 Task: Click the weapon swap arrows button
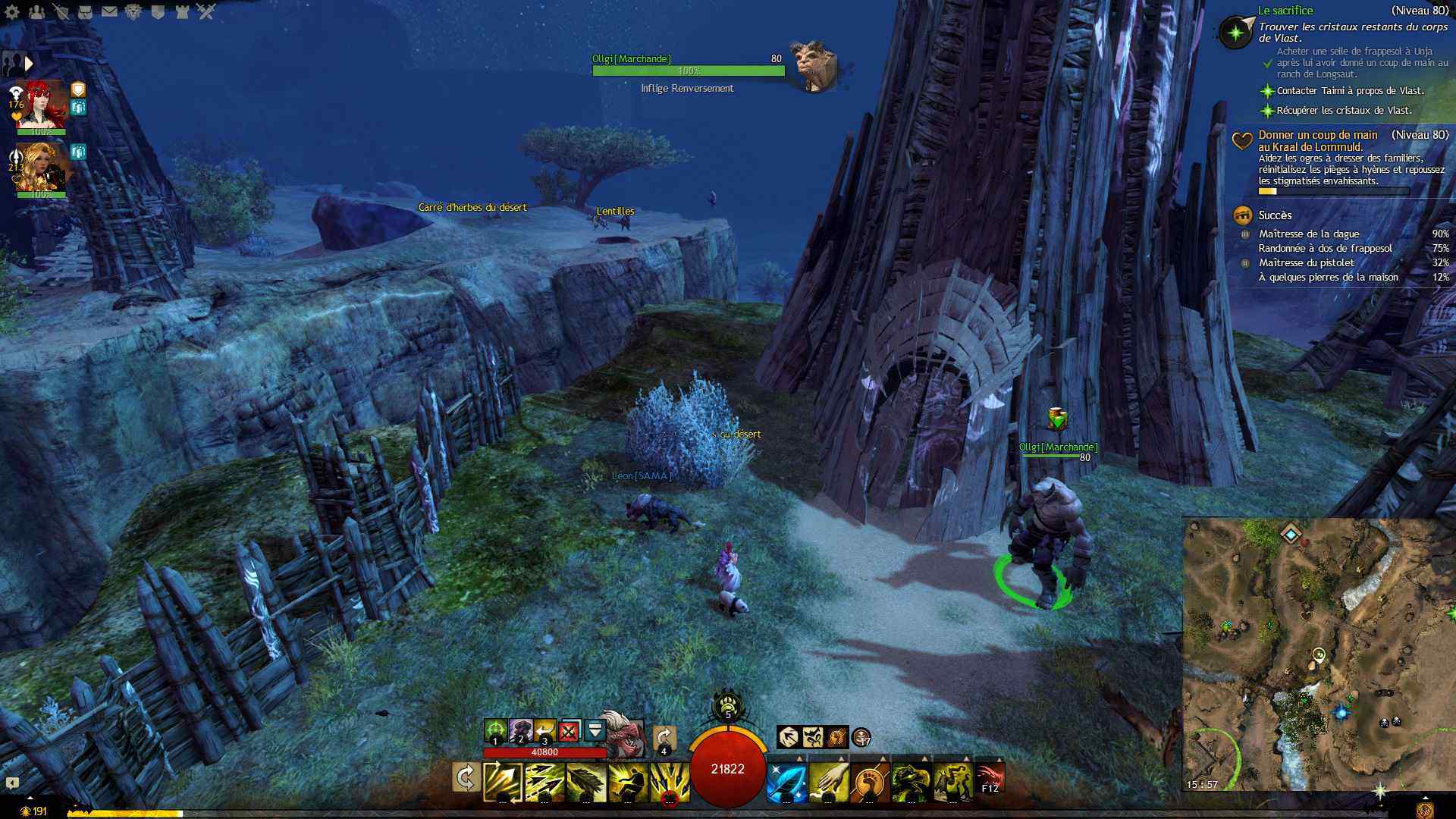pyautogui.click(x=466, y=778)
